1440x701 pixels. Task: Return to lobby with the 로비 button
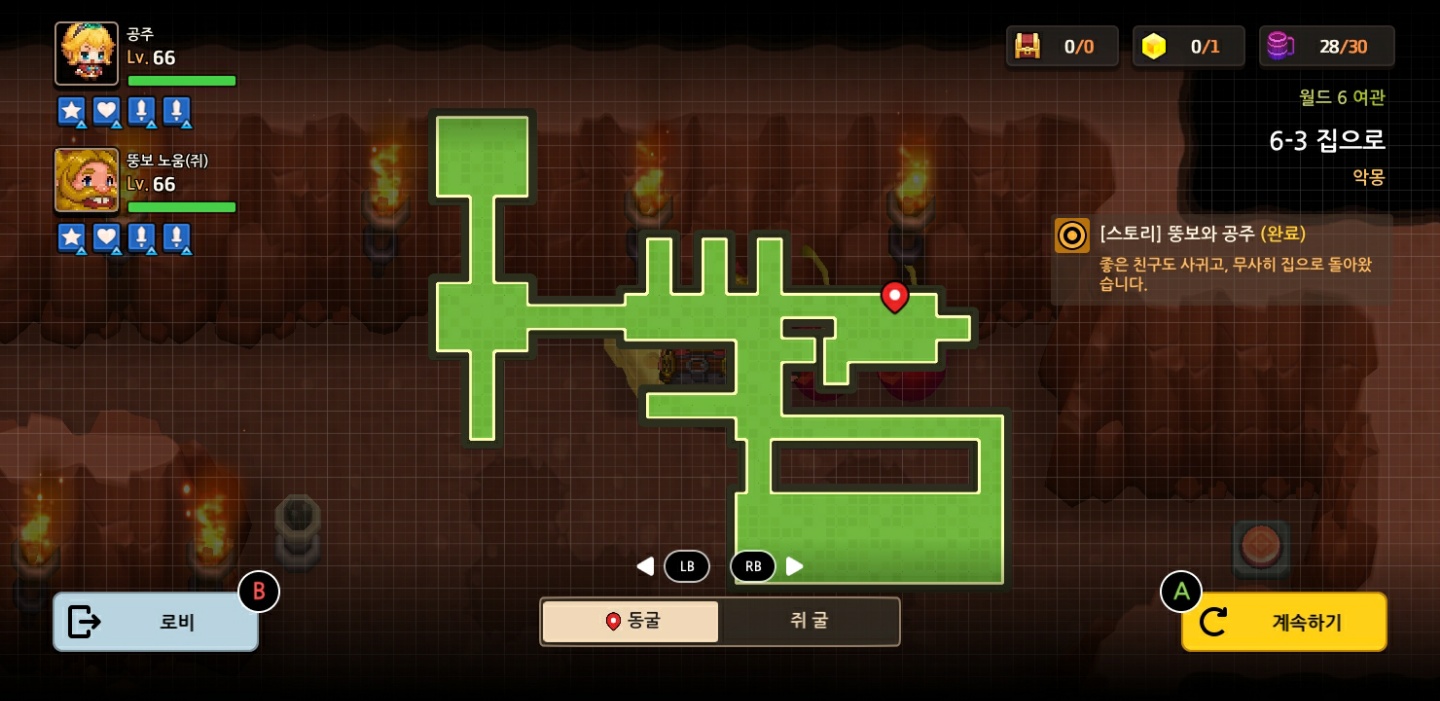pos(156,621)
